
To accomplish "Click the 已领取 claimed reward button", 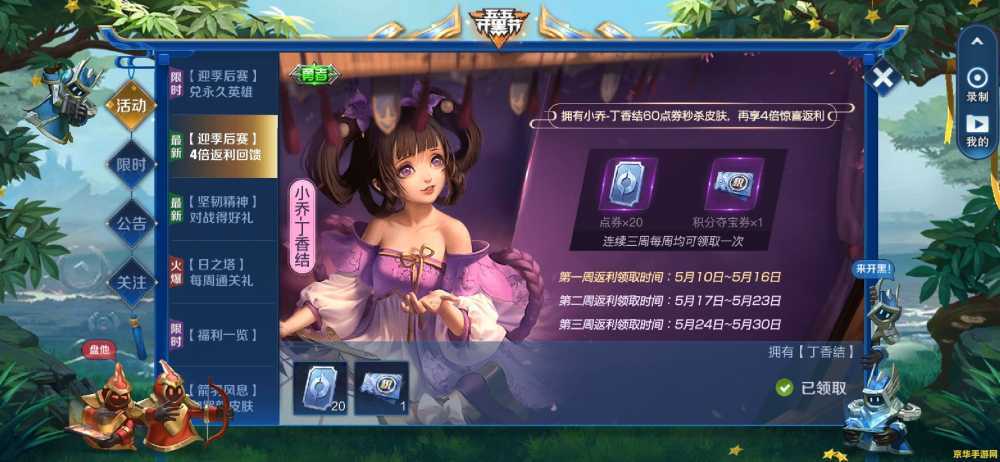I will pos(812,388).
